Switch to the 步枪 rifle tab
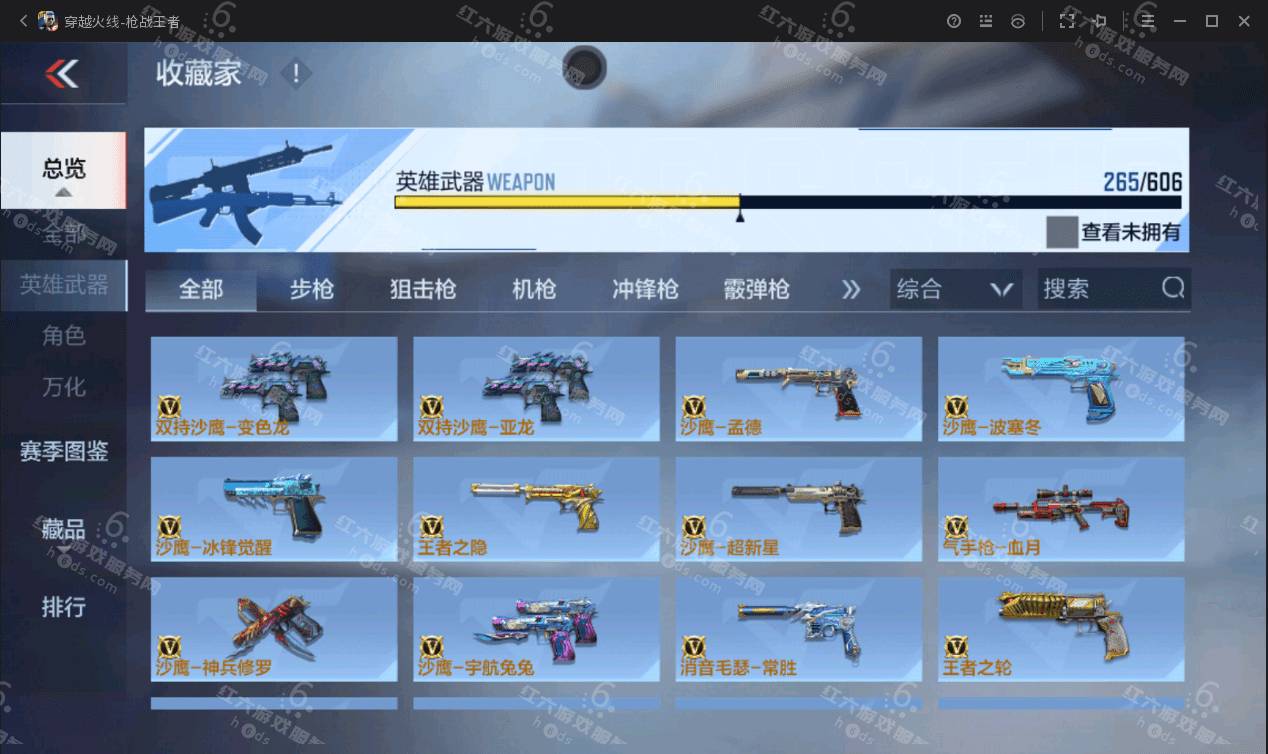Screen dimensions: 1268x754 [x=312, y=290]
